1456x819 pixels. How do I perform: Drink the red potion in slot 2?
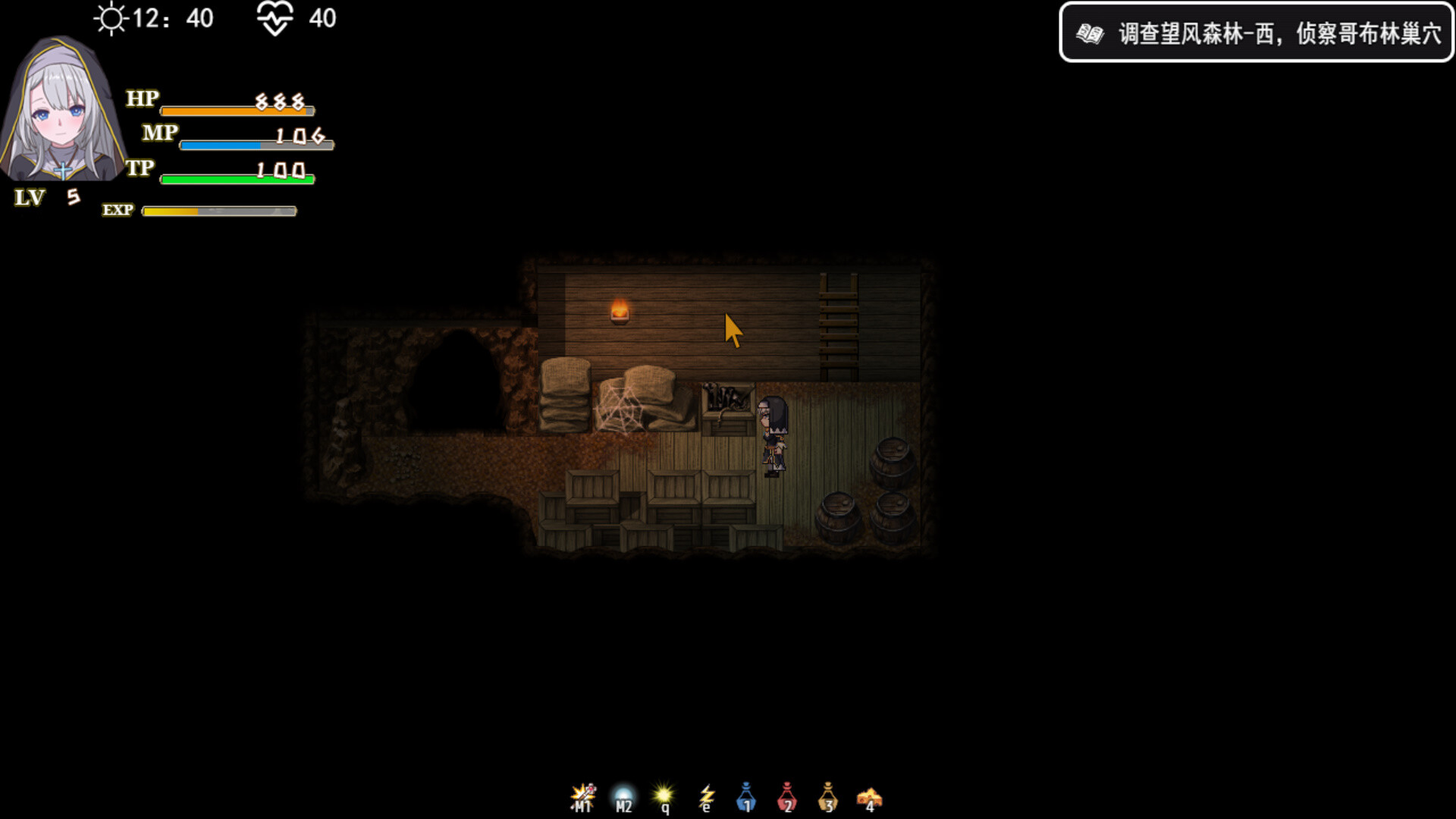pyautogui.click(x=788, y=795)
